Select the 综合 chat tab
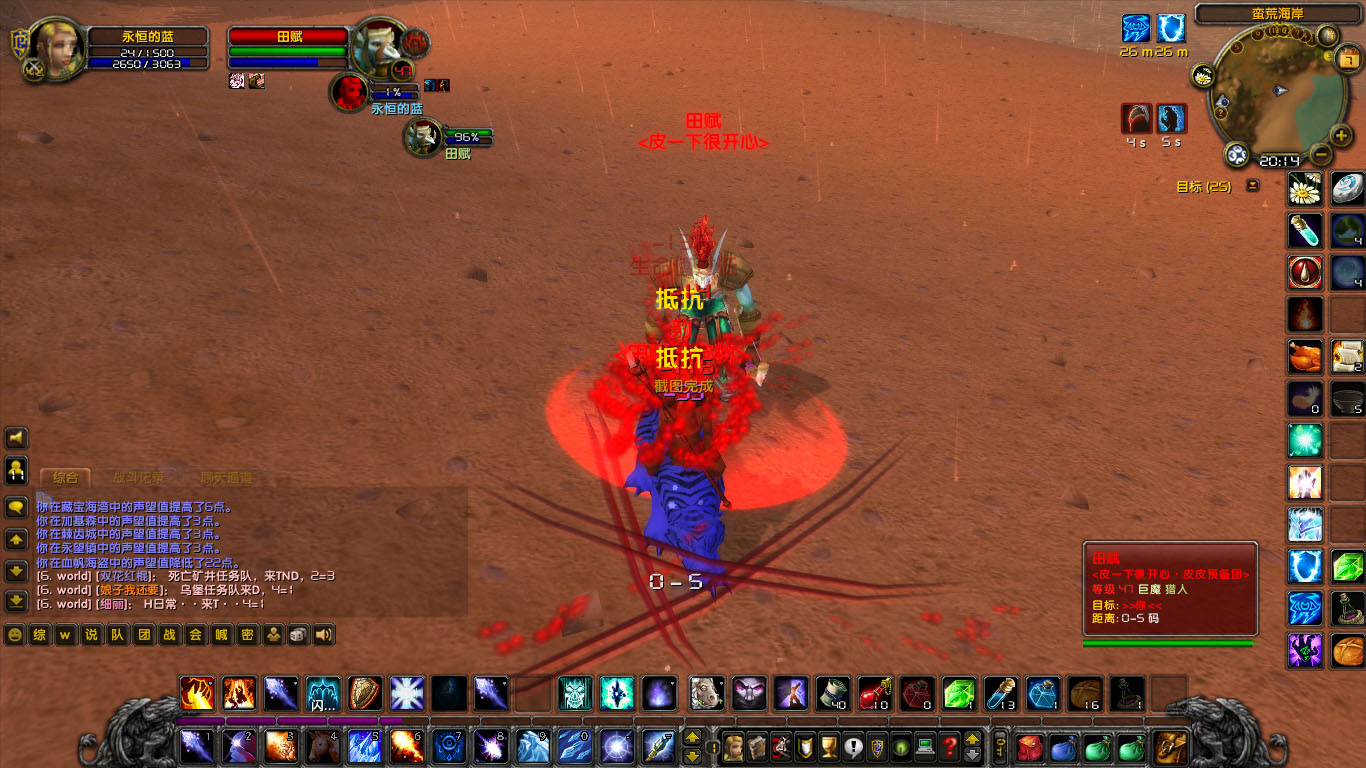The image size is (1366, 768). click(65, 478)
